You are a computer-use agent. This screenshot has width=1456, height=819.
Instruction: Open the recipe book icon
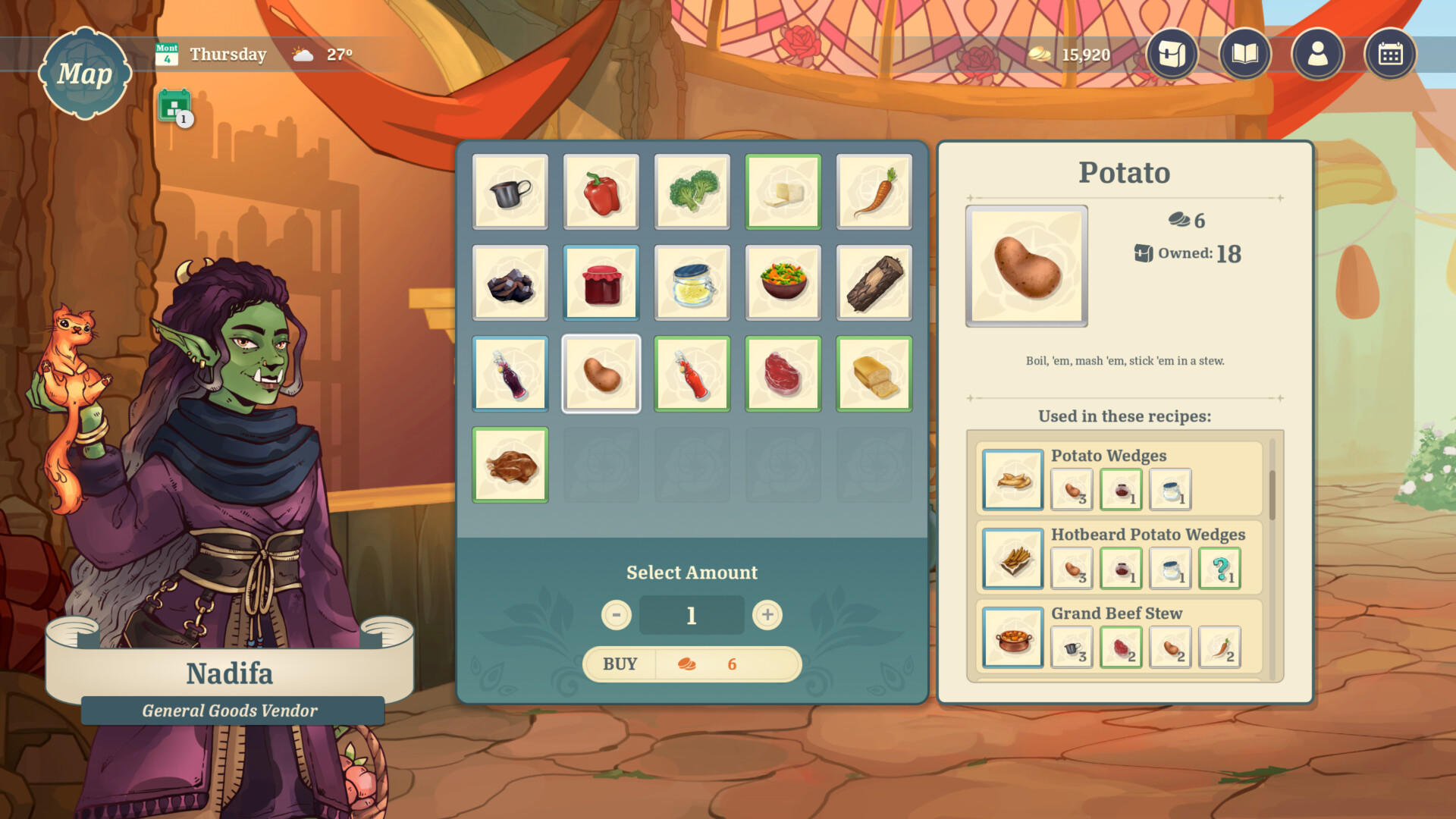(1244, 55)
